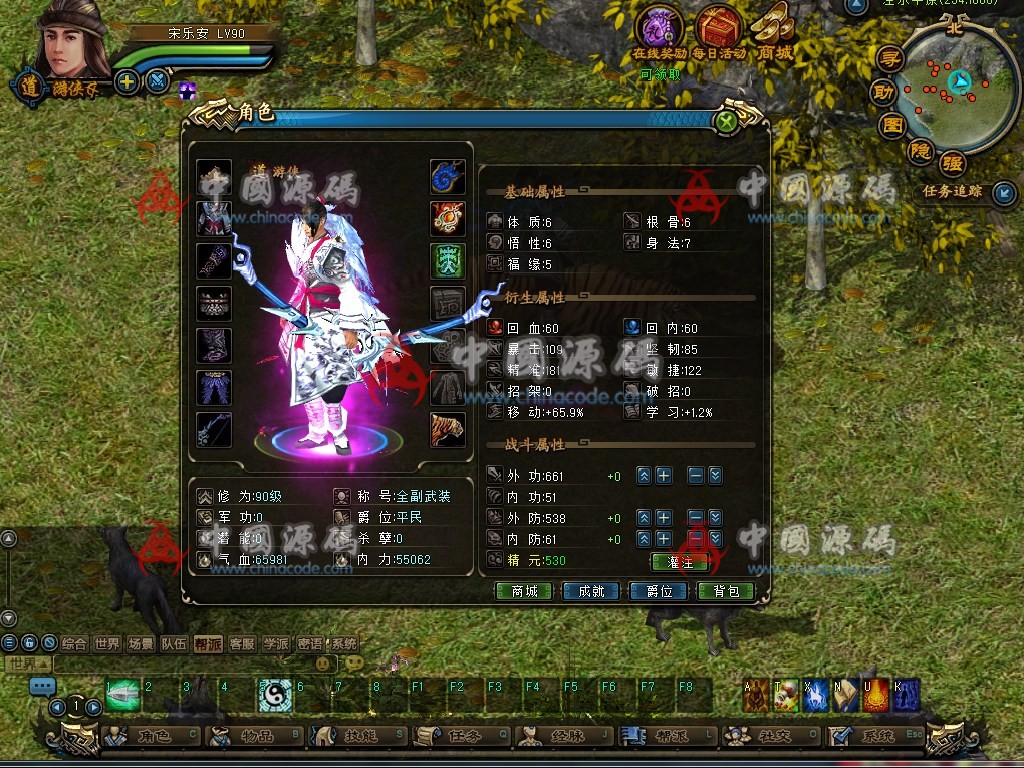
Task: Select the tiger mount equipment slot
Action: 448,430
